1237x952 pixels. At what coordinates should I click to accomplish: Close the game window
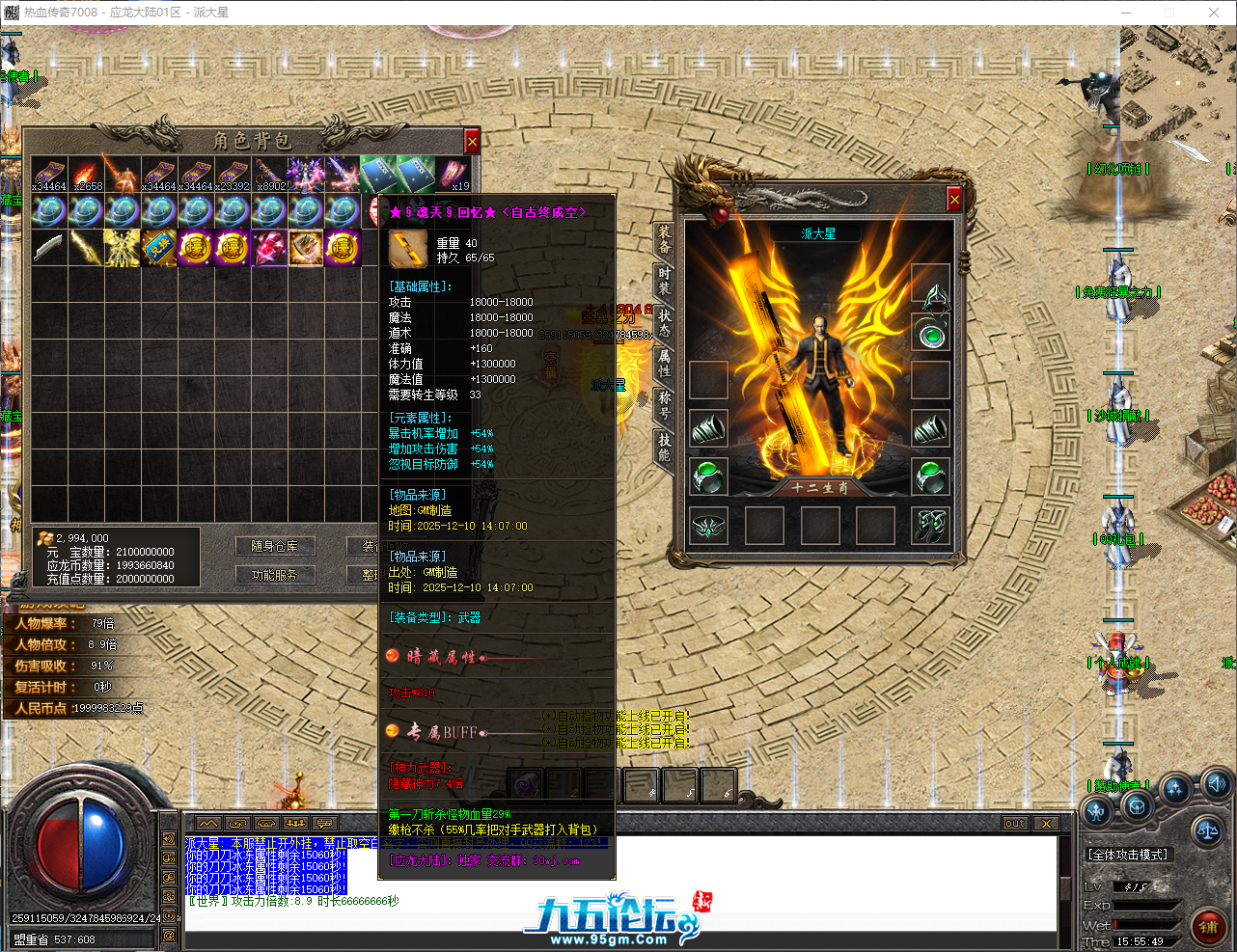(1214, 13)
